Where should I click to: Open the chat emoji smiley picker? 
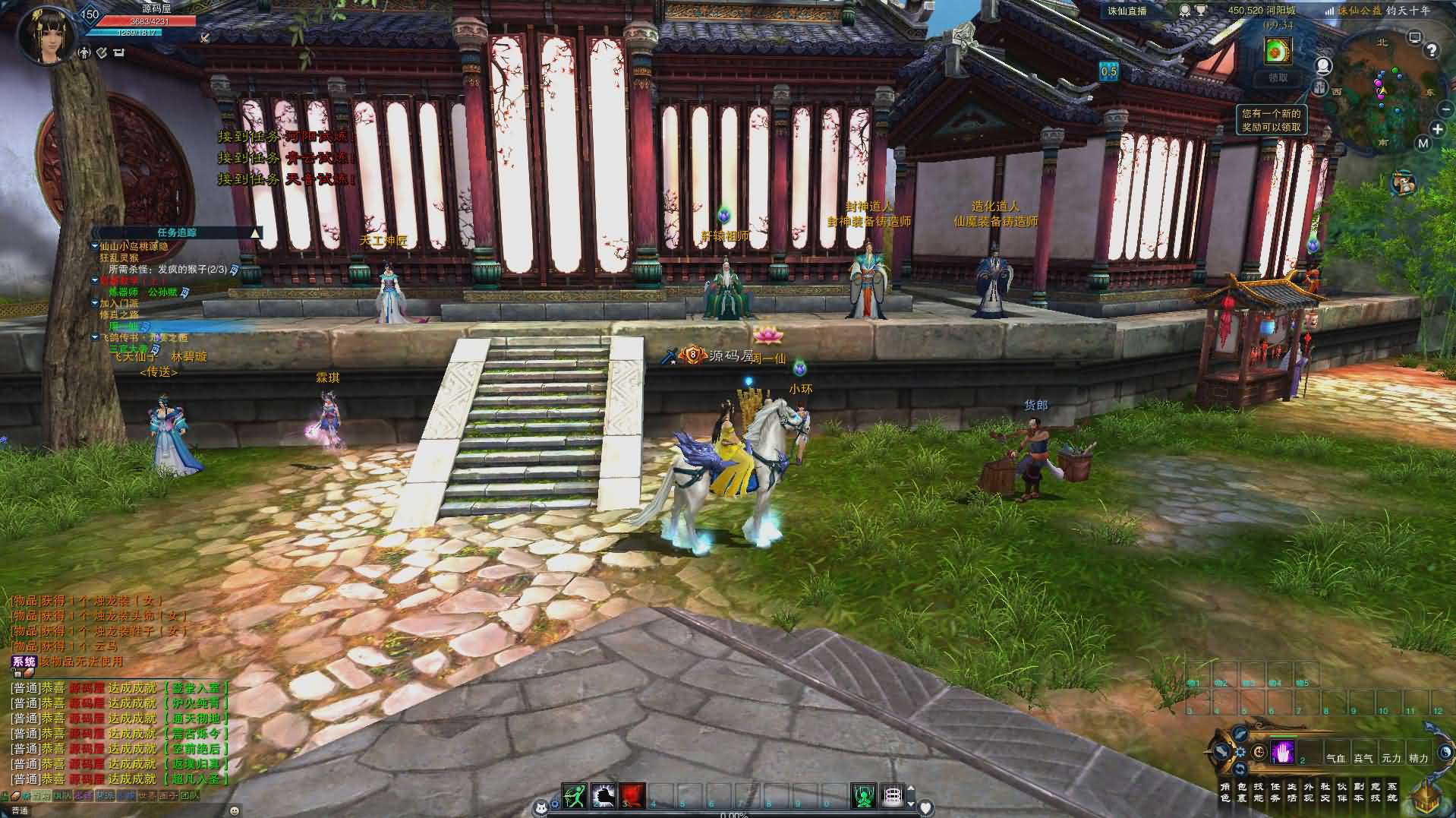(235, 810)
